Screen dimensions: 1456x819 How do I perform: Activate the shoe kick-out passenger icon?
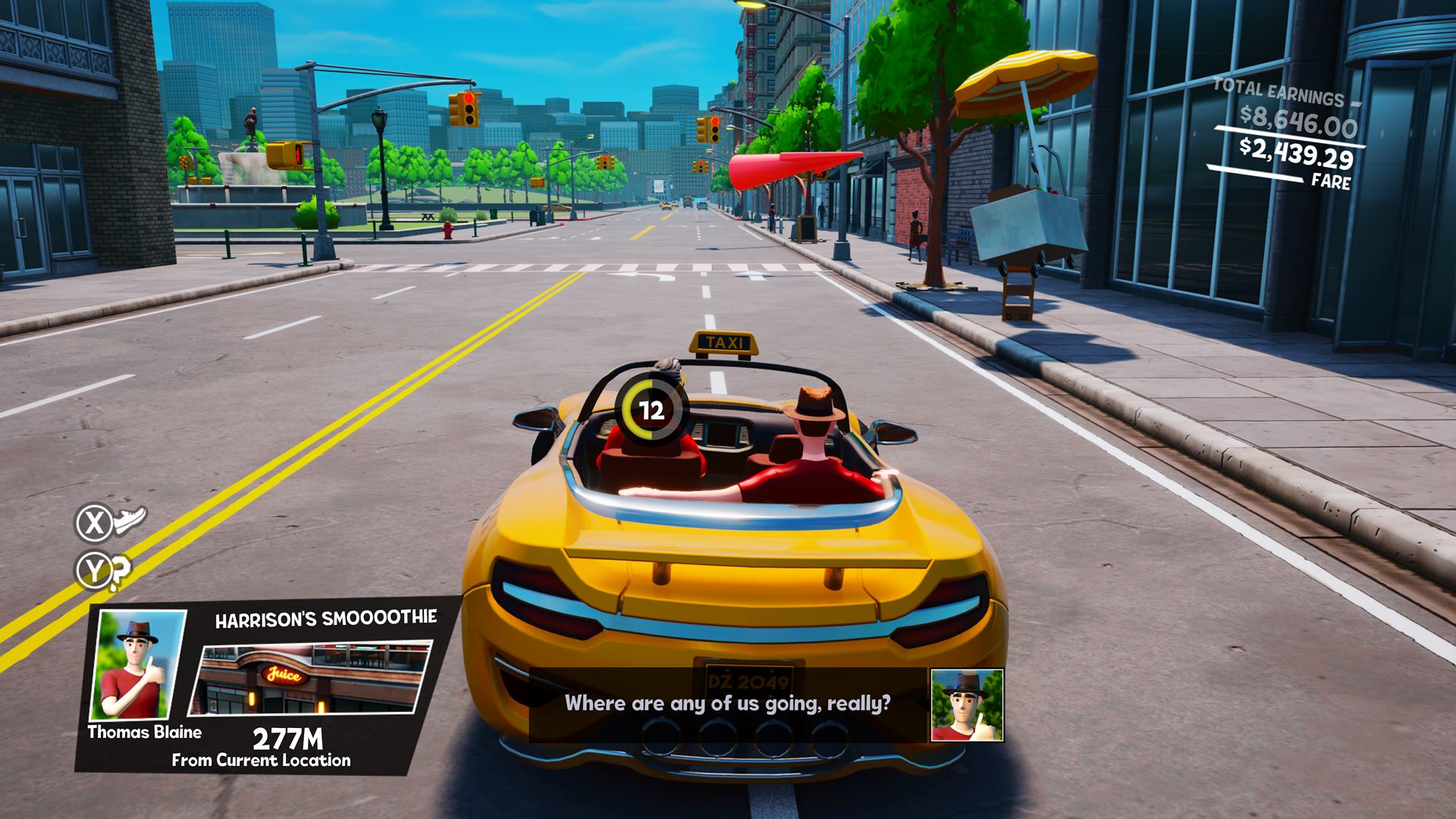[129, 521]
